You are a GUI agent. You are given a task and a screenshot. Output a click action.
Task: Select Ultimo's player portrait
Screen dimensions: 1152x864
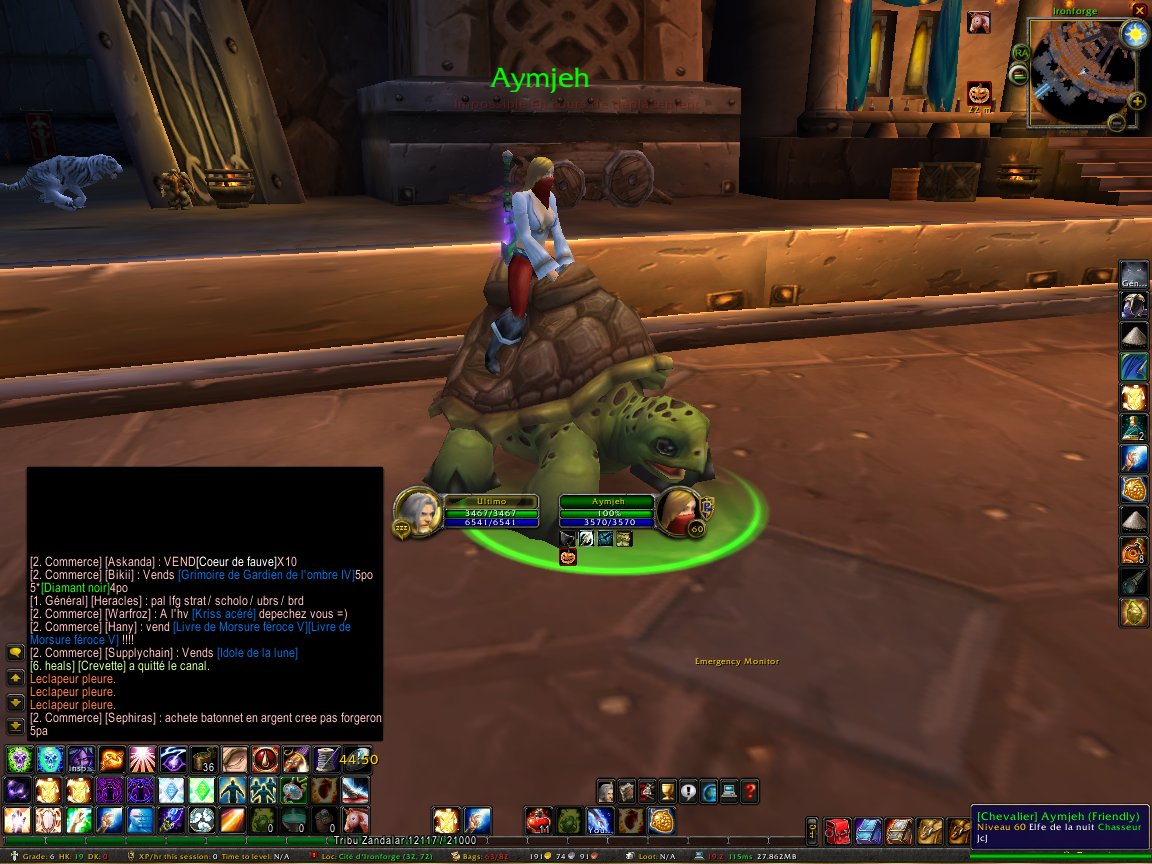[416, 511]
